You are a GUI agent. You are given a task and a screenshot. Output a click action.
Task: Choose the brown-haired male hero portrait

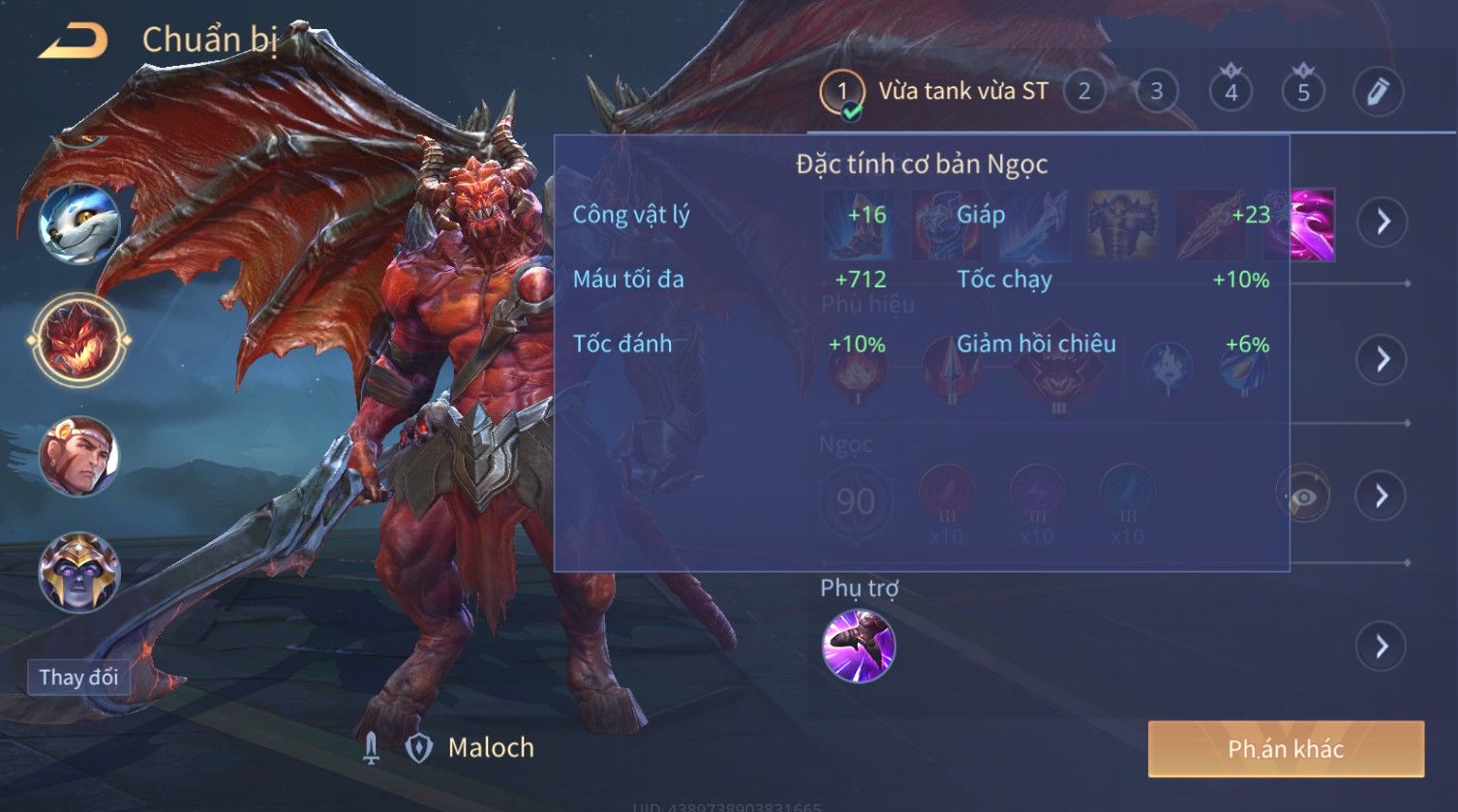click(x=78, y=456)
